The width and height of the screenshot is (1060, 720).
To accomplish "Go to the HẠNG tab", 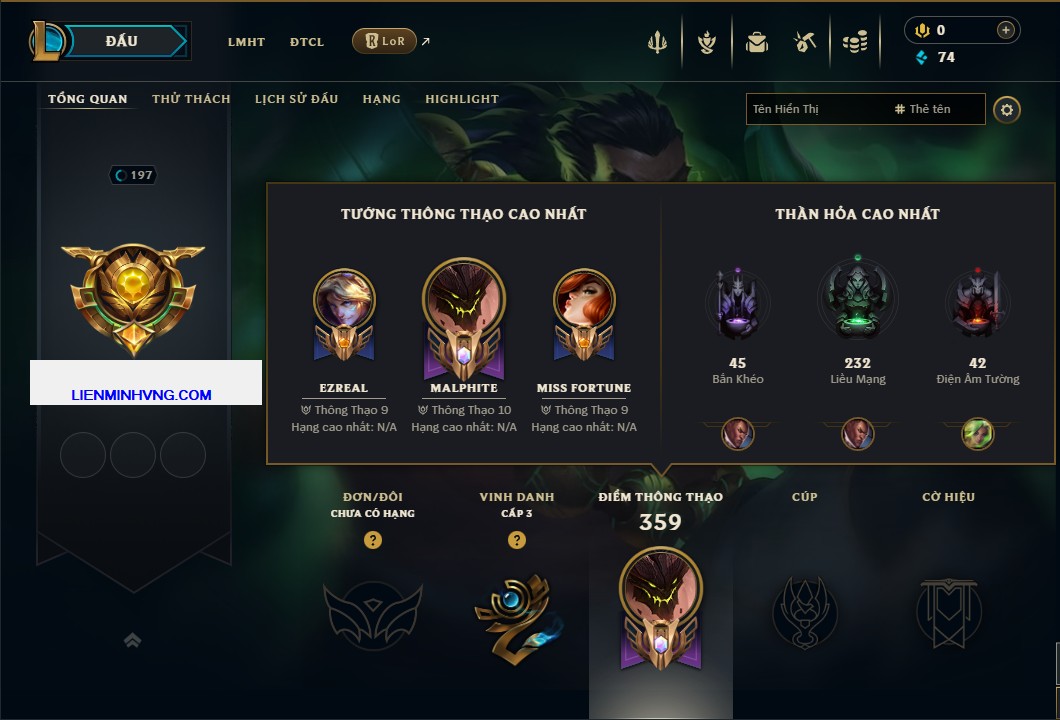I will 381,99.
